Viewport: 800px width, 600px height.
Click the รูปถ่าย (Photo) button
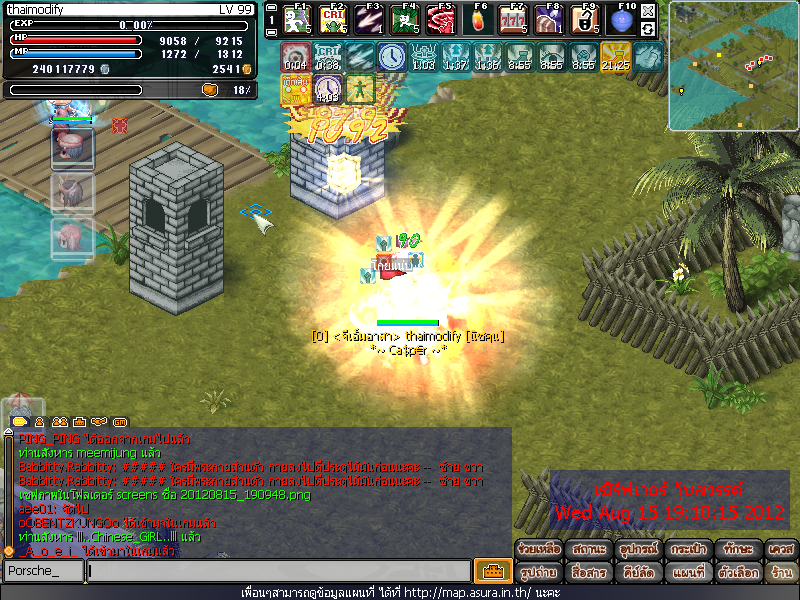point(540,572)
